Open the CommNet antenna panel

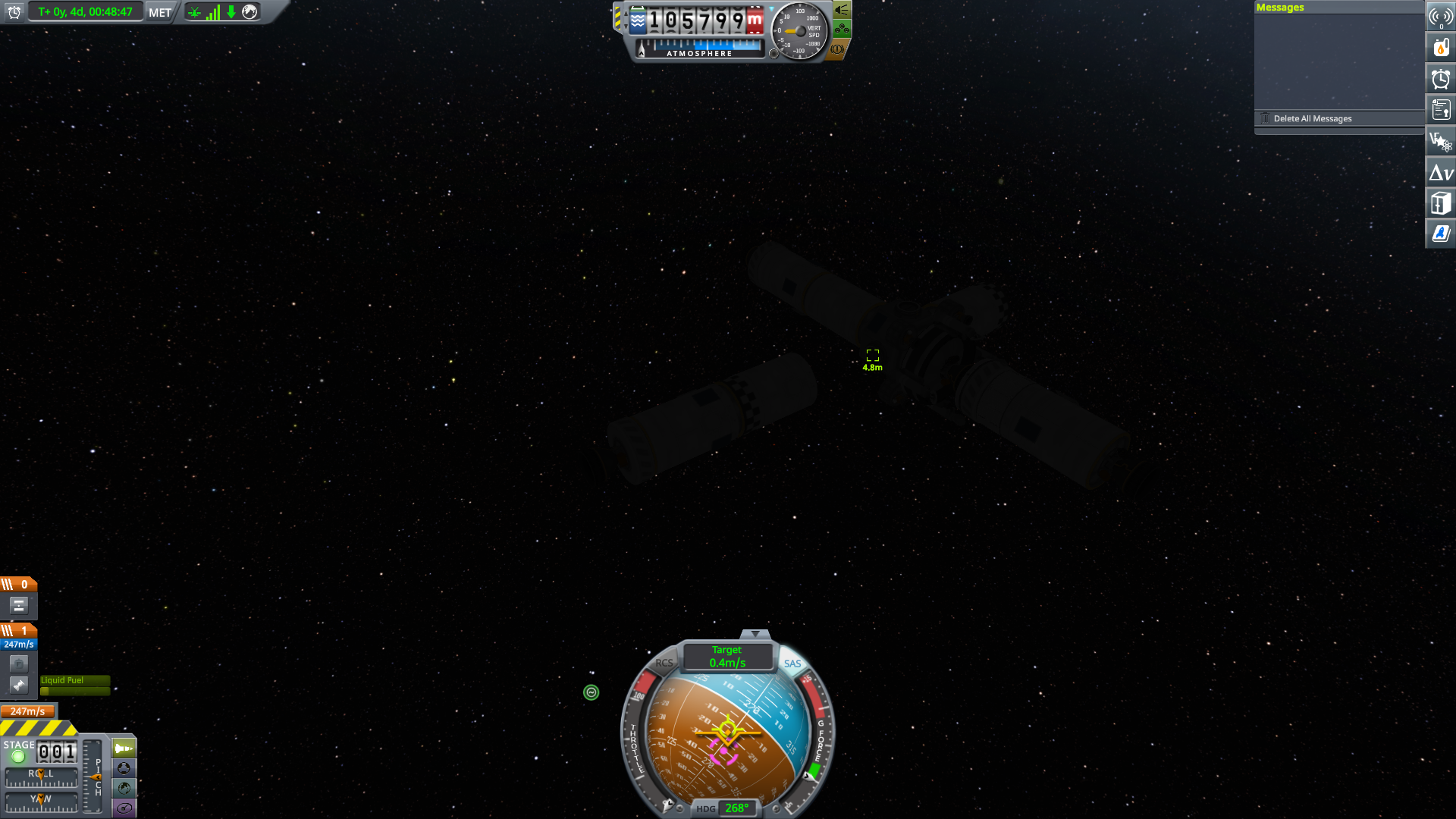pyautogui.click(x=1440, y=17)
